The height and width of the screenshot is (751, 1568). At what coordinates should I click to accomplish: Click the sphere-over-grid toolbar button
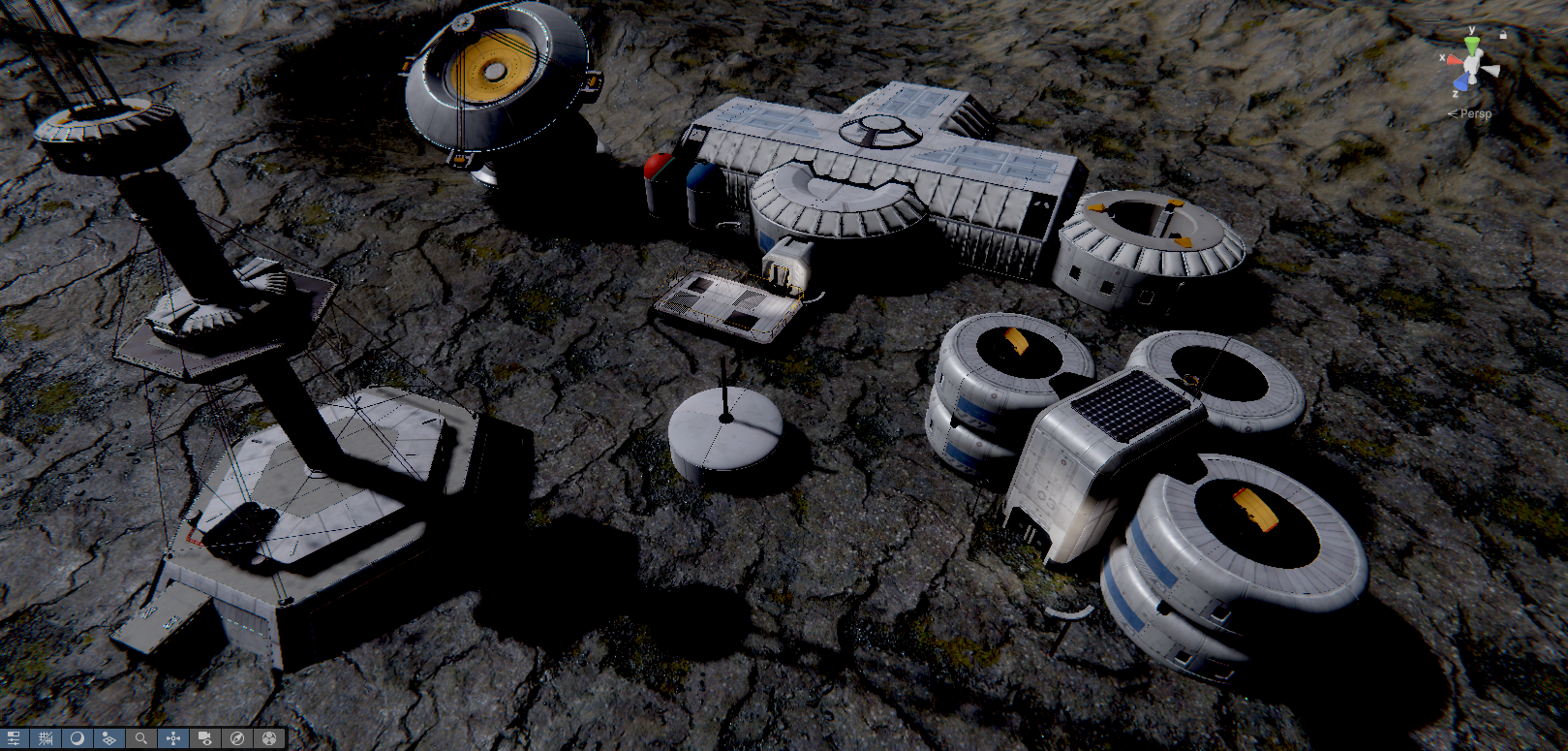tap(109, 738)
